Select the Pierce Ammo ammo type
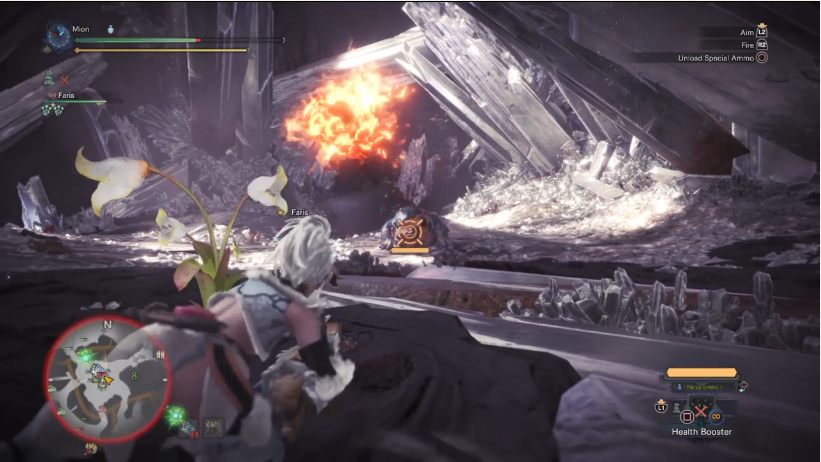Viewport: 821px width, 462px height. (x=702, y=388)
